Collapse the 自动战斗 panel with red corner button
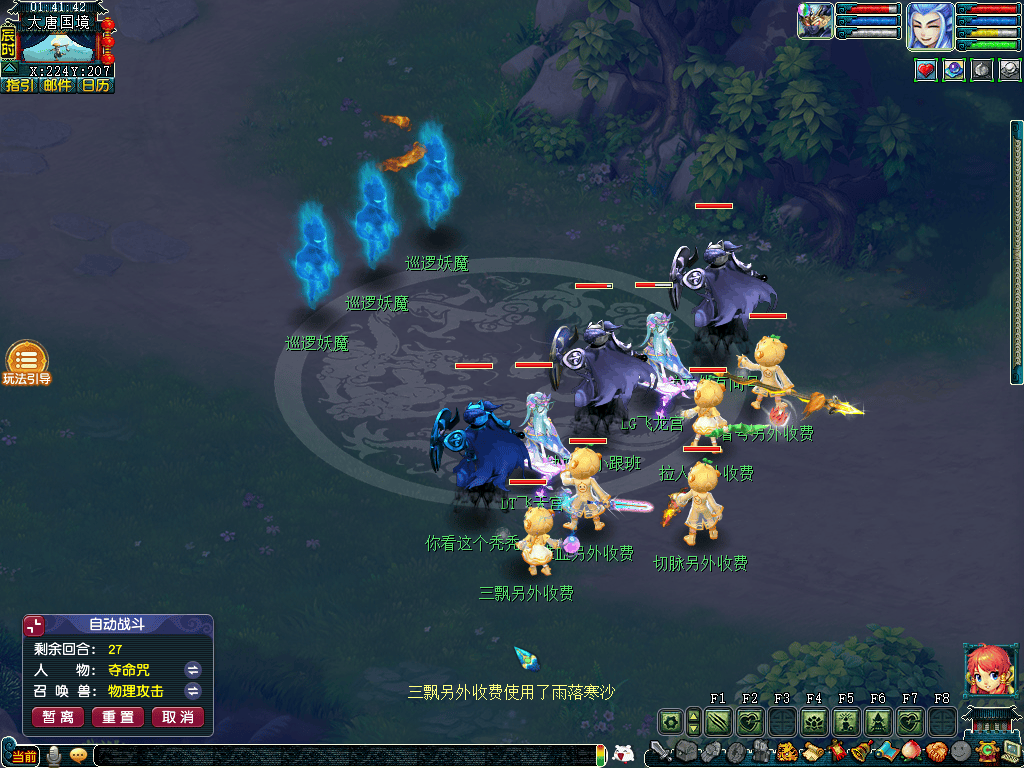 pos(34,626)
